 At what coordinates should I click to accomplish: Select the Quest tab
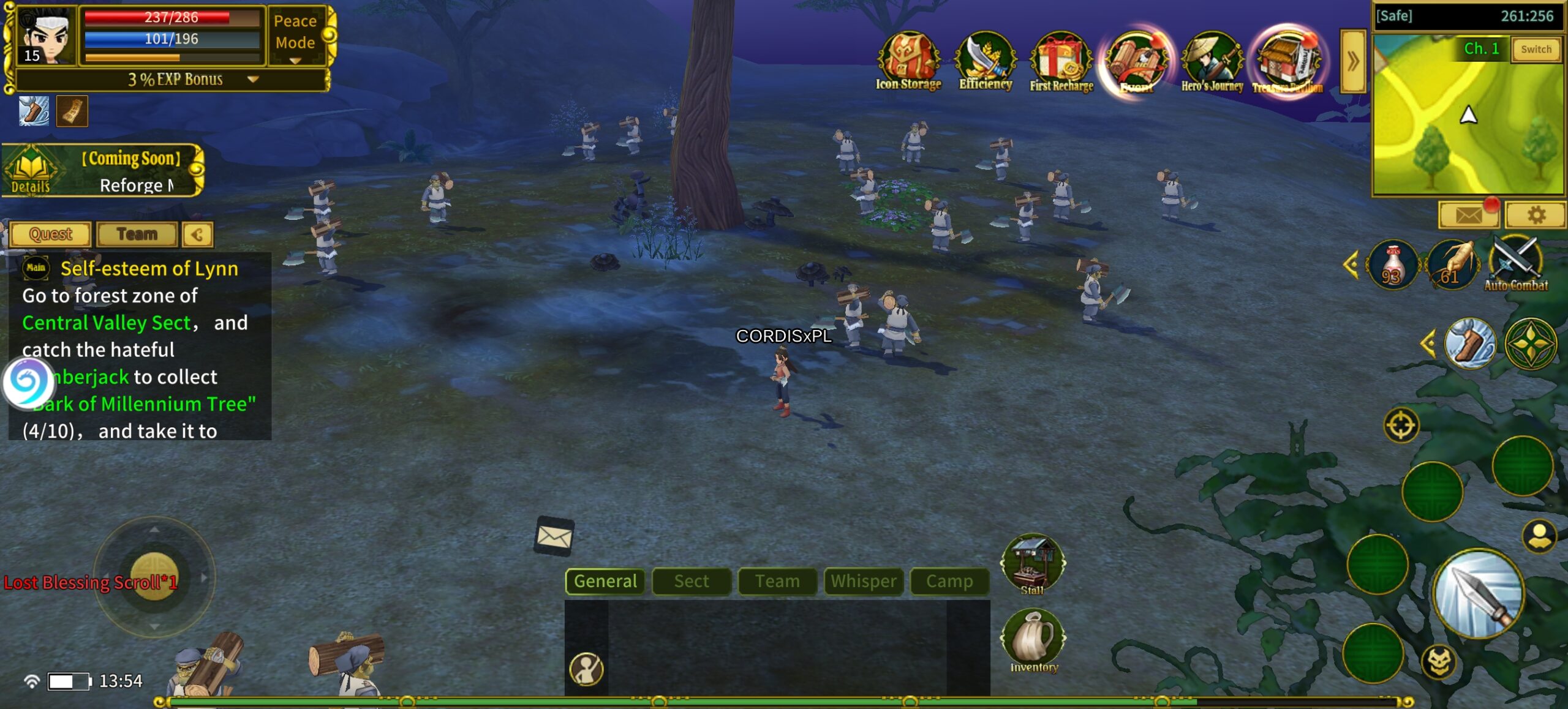(51, 234)
